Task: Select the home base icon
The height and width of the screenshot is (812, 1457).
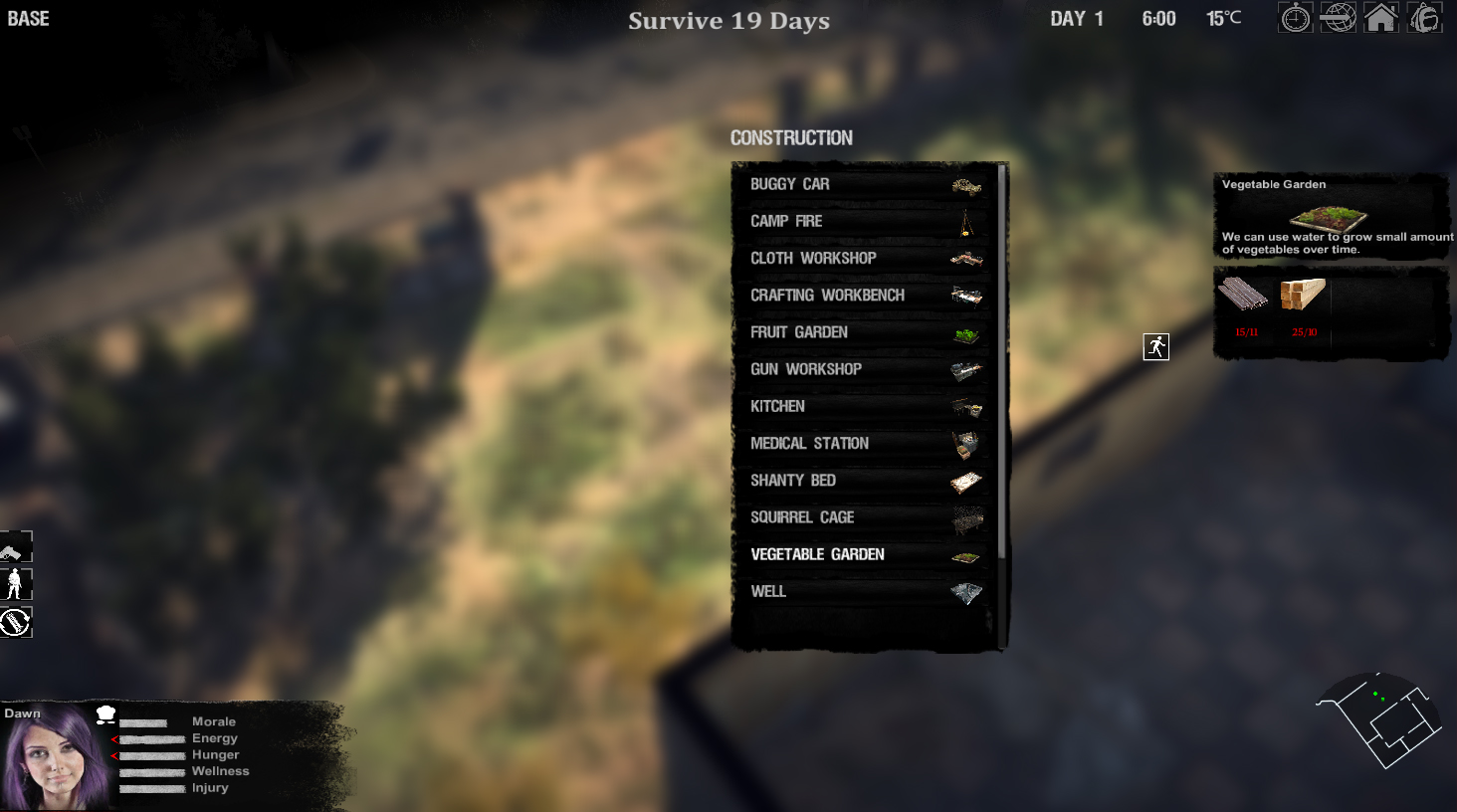Action: click(x=1381, y=17)
